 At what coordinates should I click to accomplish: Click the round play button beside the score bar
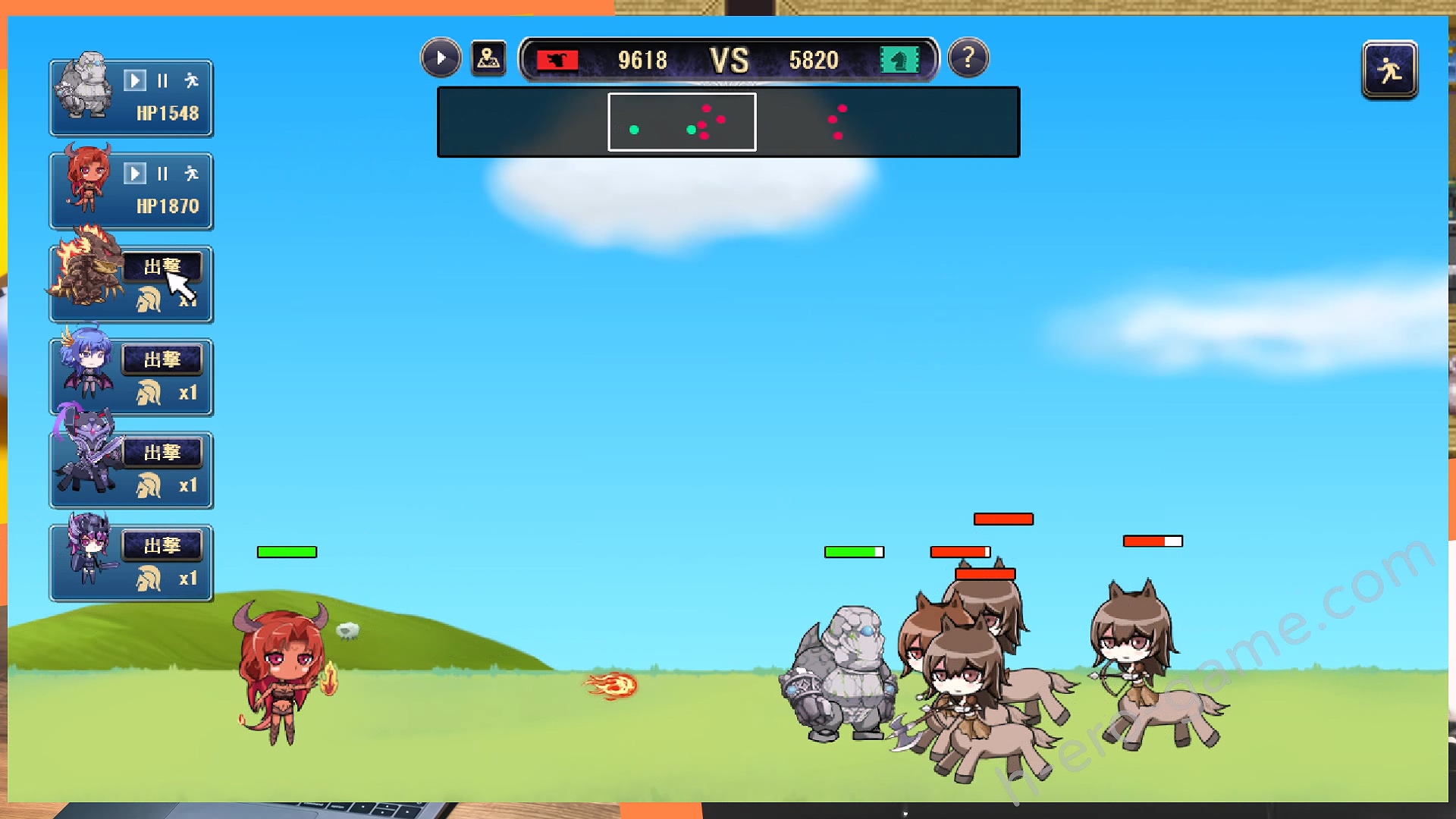point(441,58)
